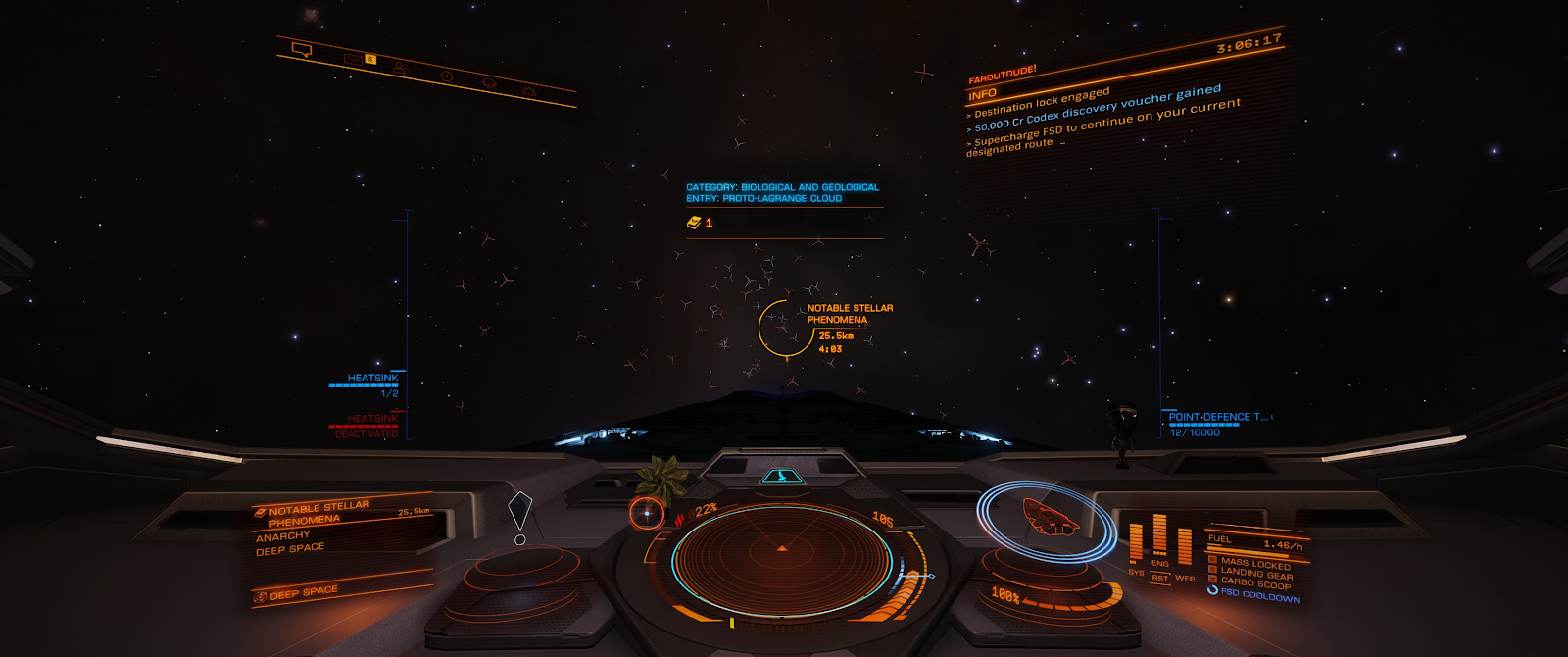
Task: Open the chat speech-bubble tab
Action: click(x=302, y=50)
